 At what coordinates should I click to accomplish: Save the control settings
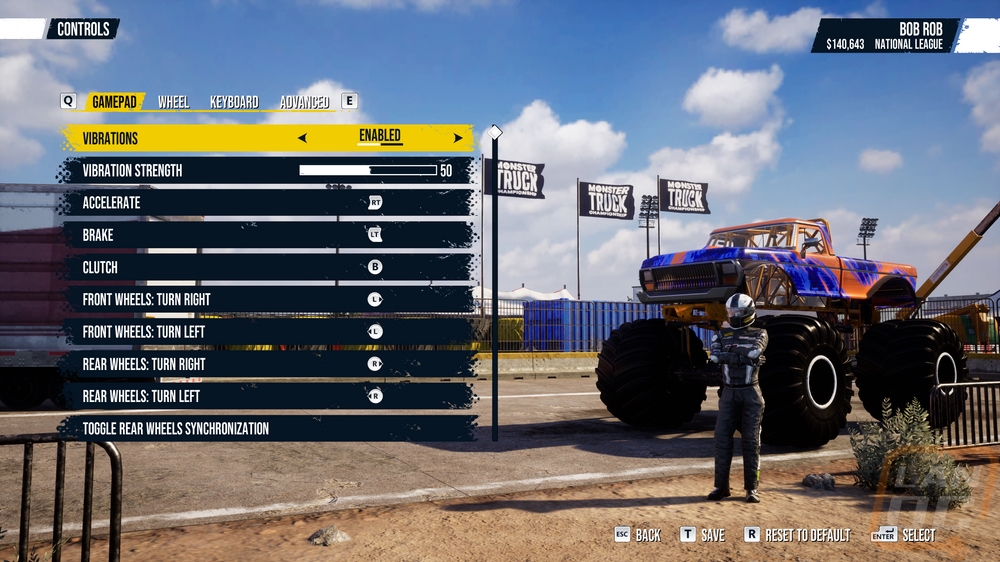click(x=703, y=535)
